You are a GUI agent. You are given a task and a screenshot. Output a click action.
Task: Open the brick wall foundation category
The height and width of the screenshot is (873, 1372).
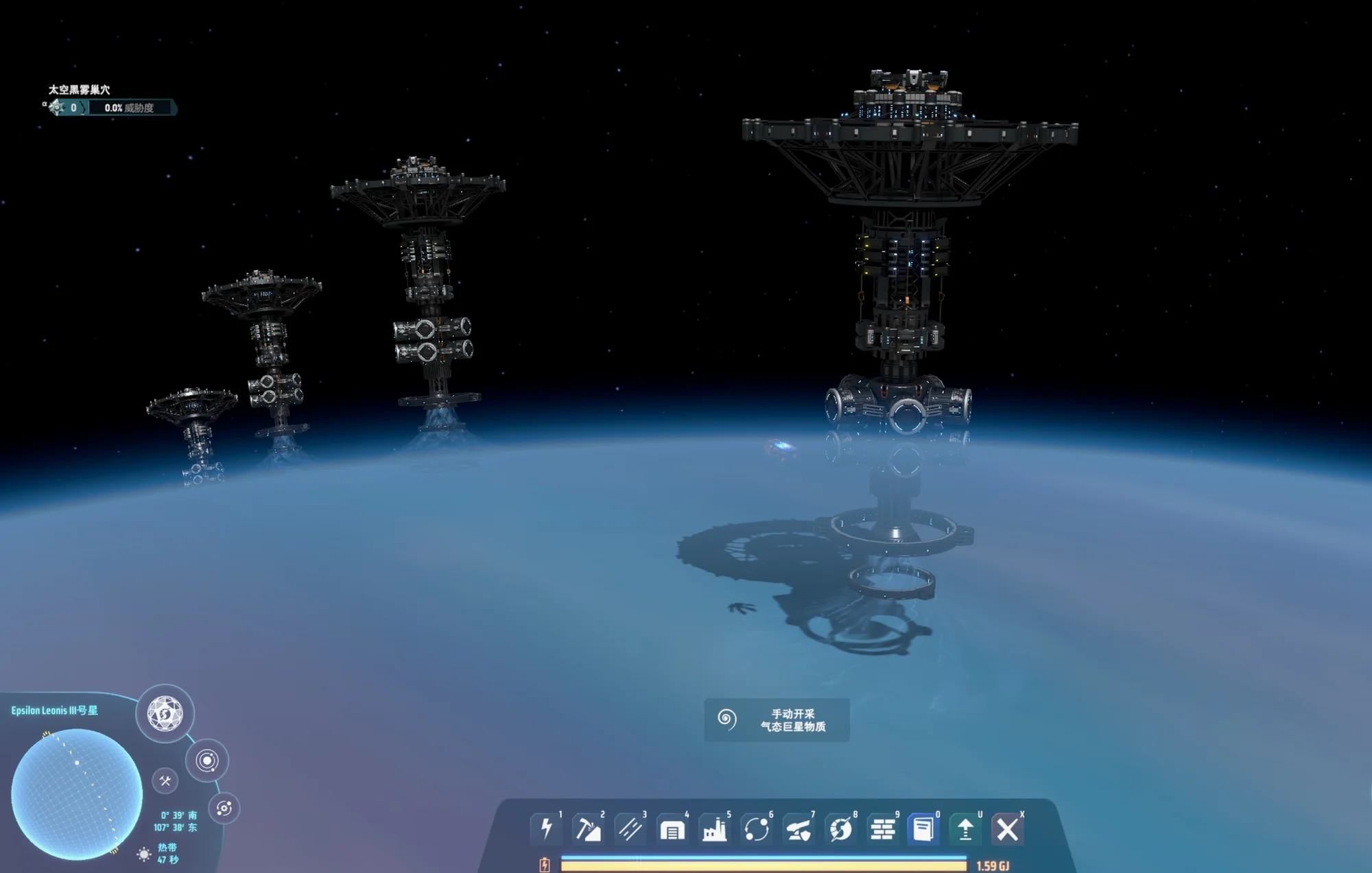coord(883,830)
